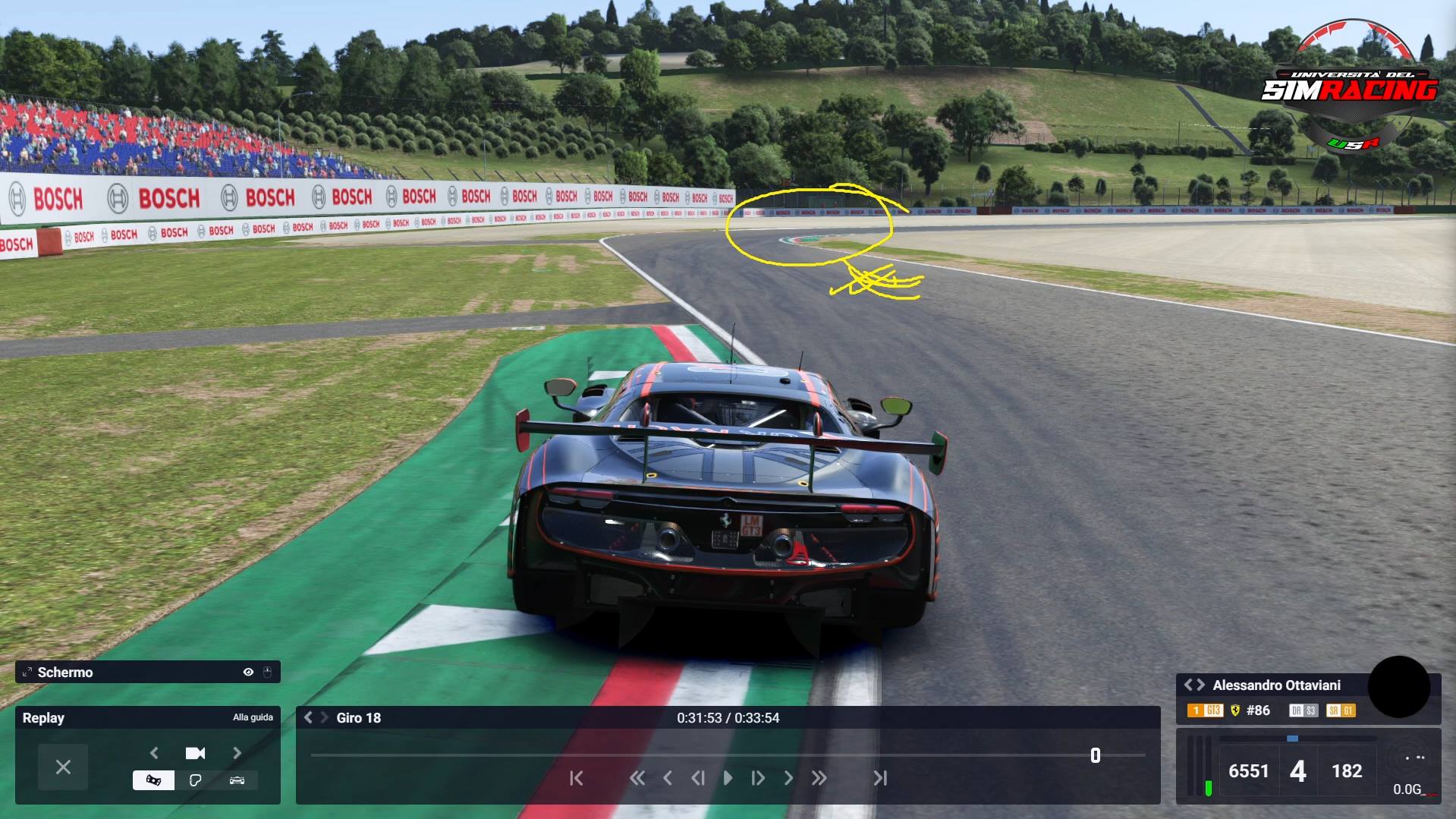The width and height of the screenshot is (1456, 819).
Task: Step one frame backward
Action: point(698,778)
